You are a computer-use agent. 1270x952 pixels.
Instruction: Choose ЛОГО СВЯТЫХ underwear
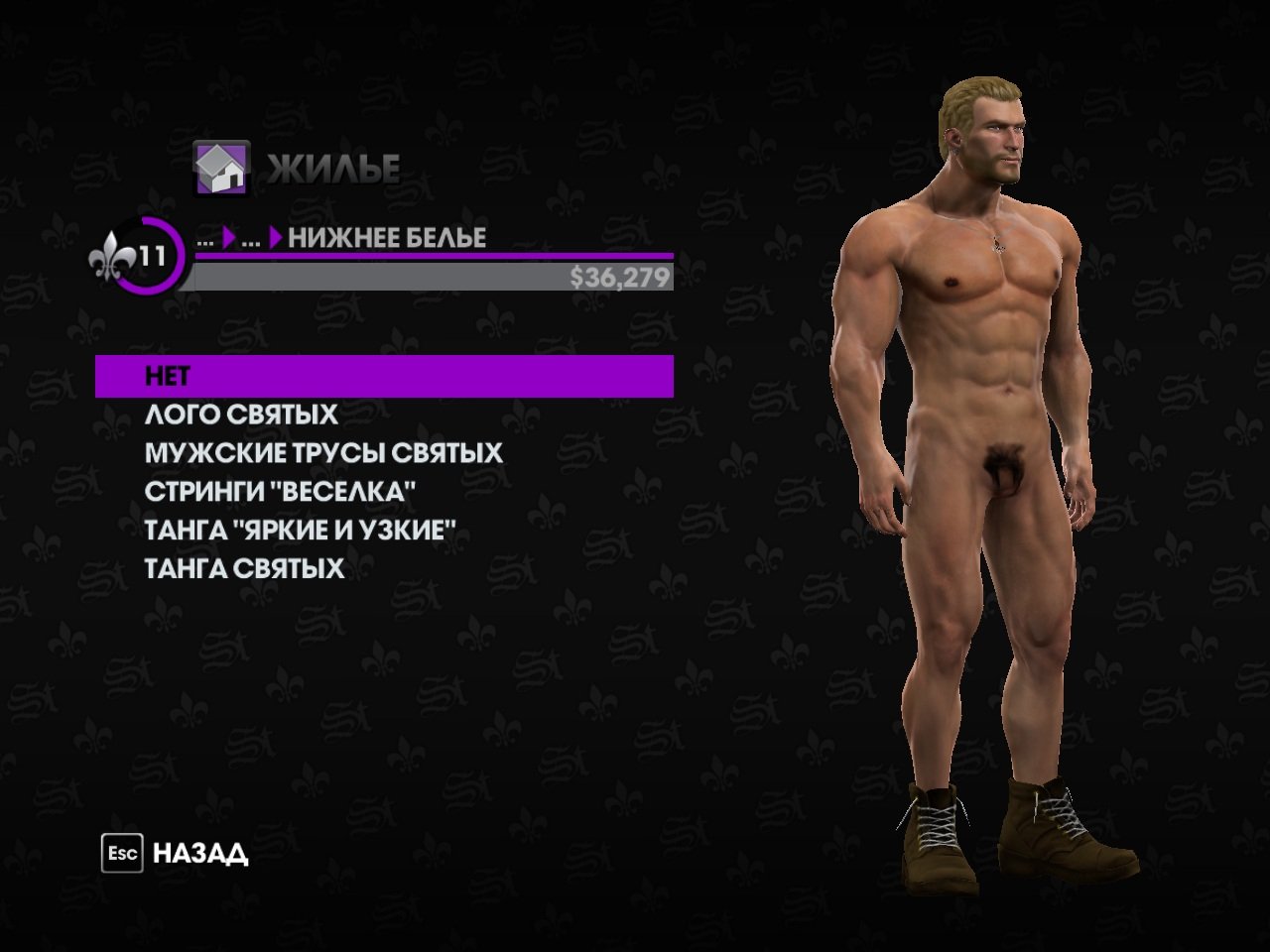(x=241, y=415)
